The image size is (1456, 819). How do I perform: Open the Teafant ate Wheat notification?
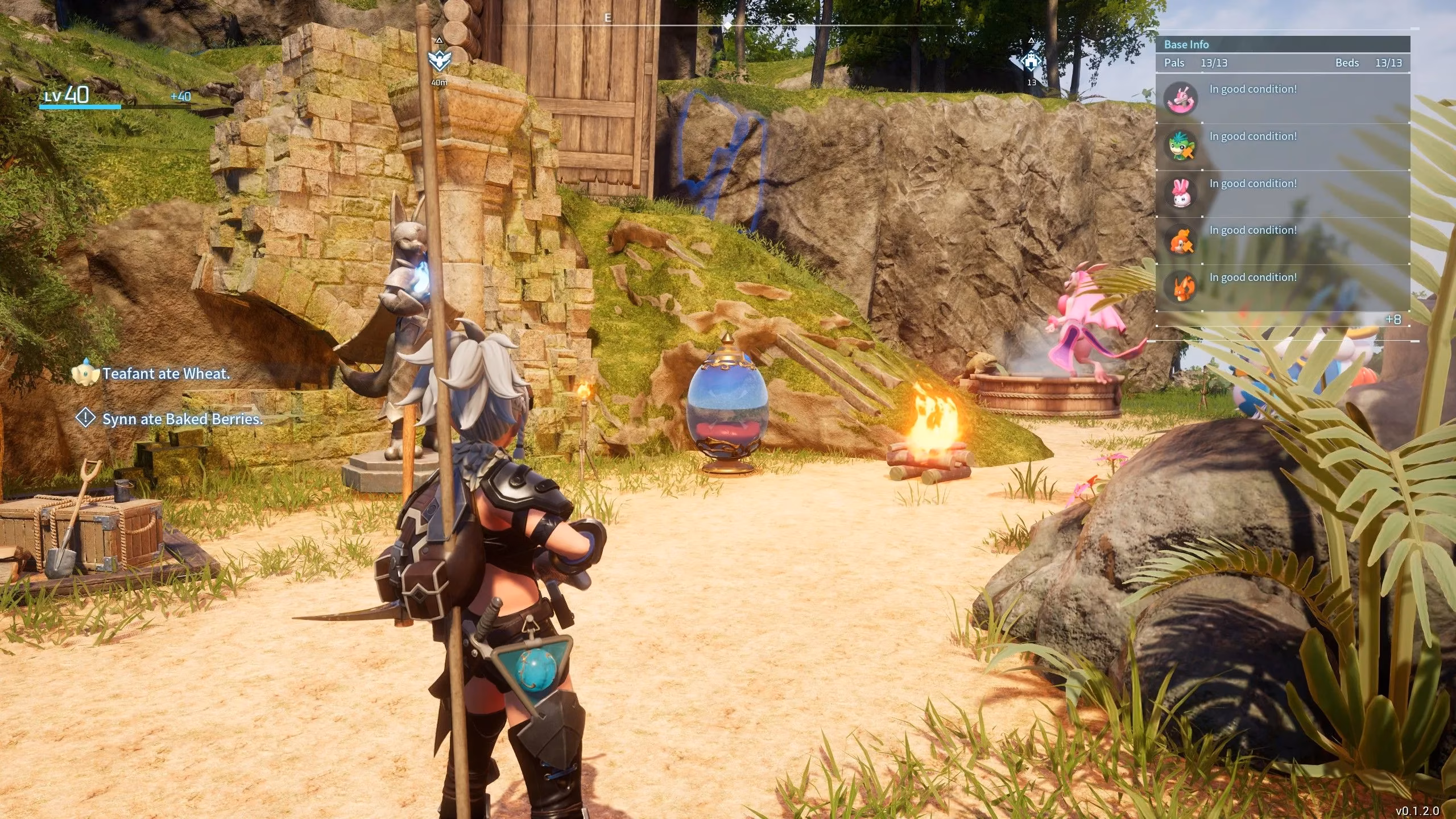(x=166, y=374)
